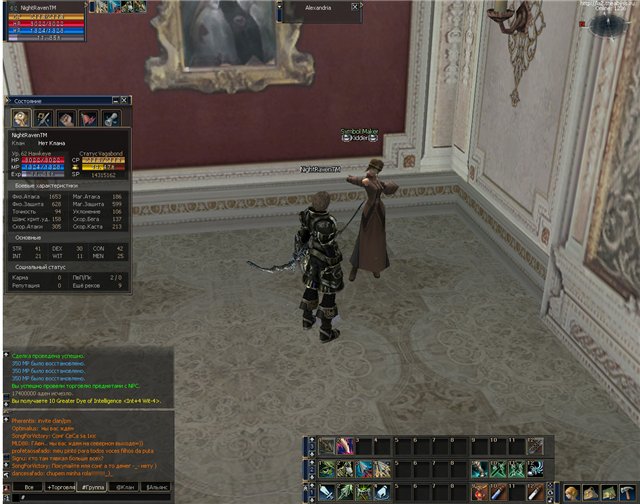The width and height of the screenshot is (640, 504).
Task: Open the character face tab in status window
Action: 19,118
